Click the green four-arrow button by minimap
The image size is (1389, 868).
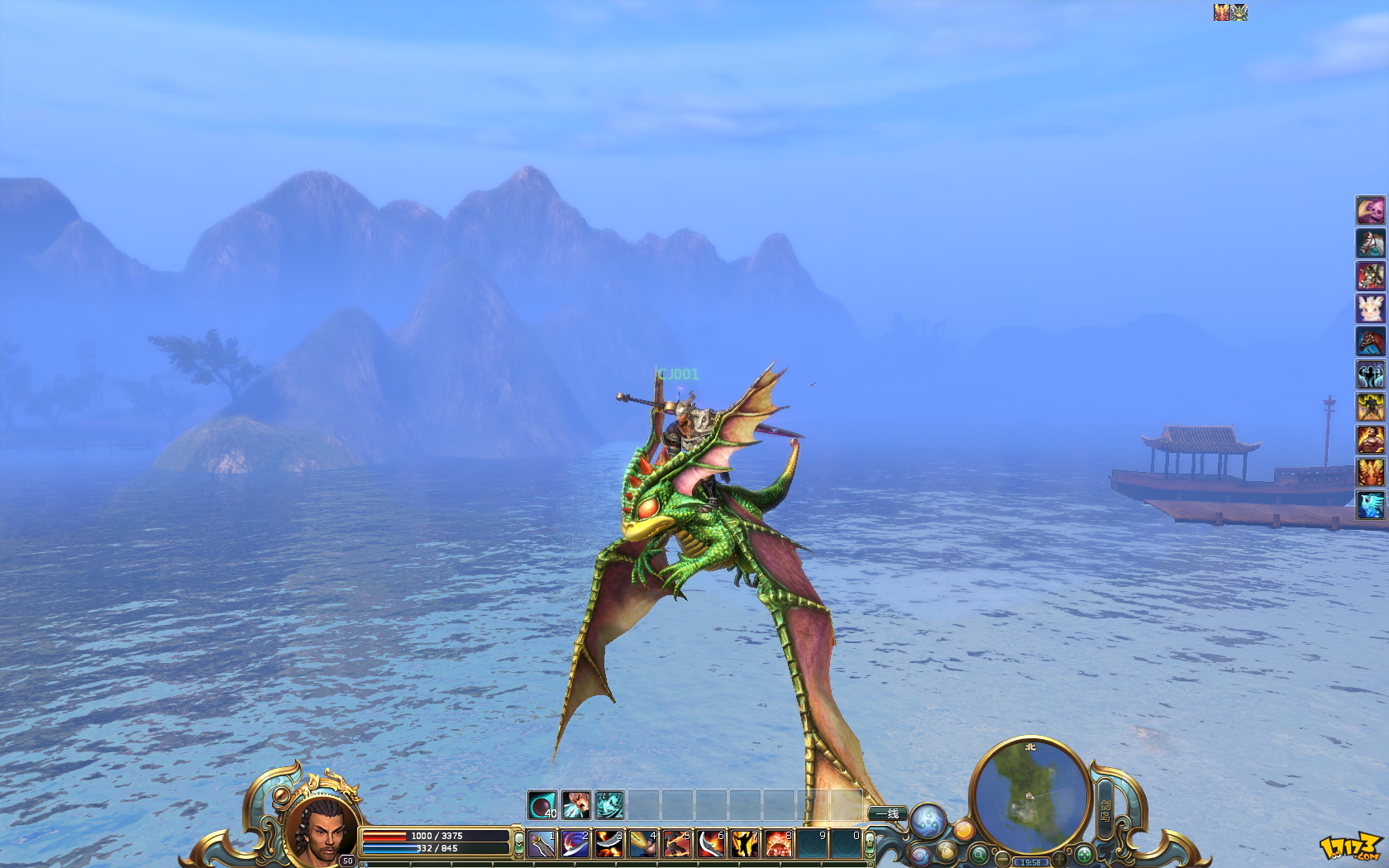1084,854
